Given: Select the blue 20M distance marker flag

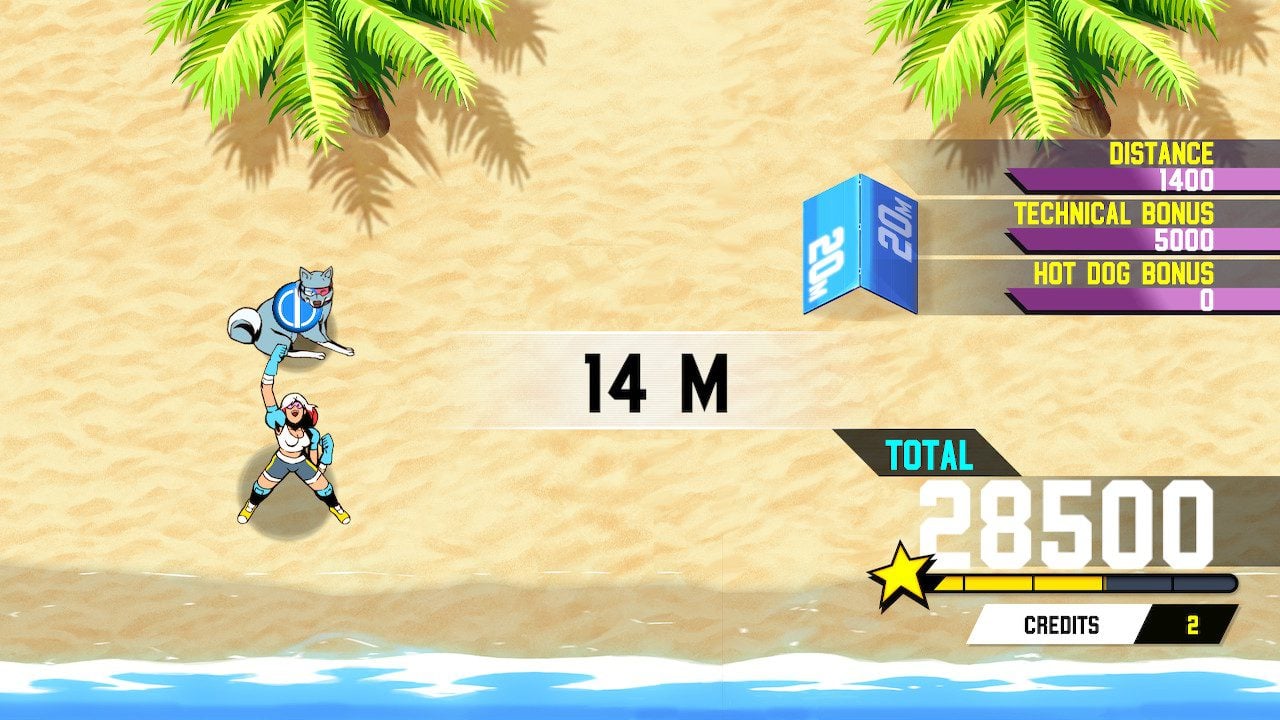Looking at the screenshot, I should click(862, 245).
